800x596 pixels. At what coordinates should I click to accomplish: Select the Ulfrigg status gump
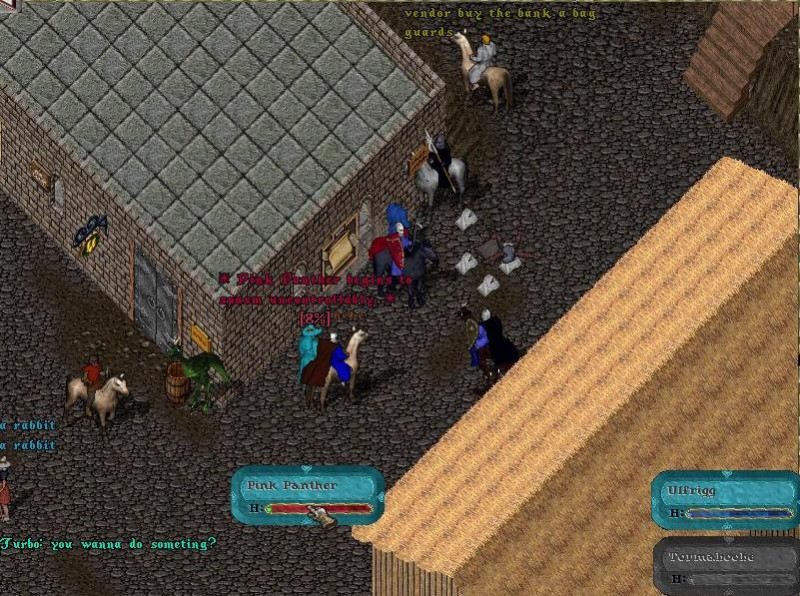(724, 500)
